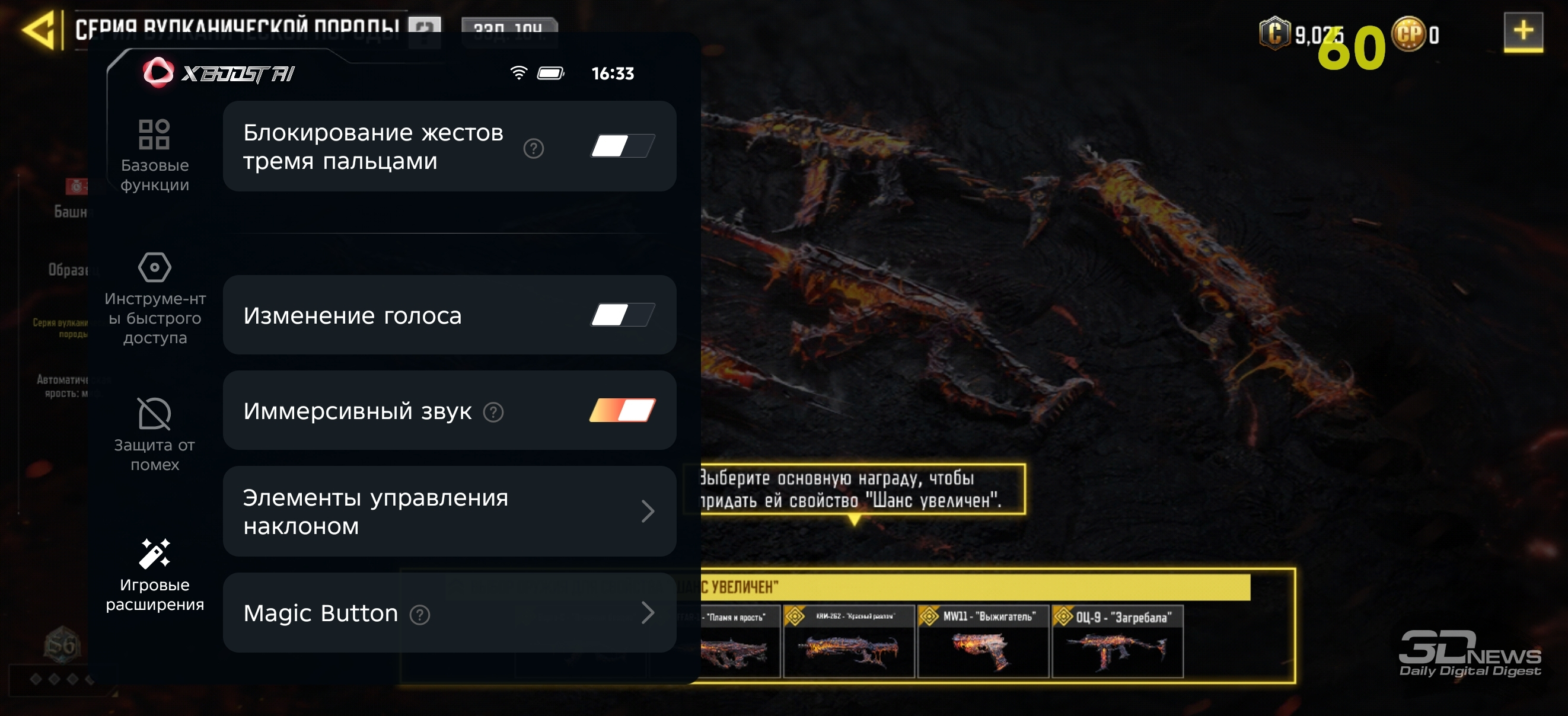Show the Иммерсивный звук help tooltip
This screenshot has height=716, width=1568.
(x=493, y=413)
